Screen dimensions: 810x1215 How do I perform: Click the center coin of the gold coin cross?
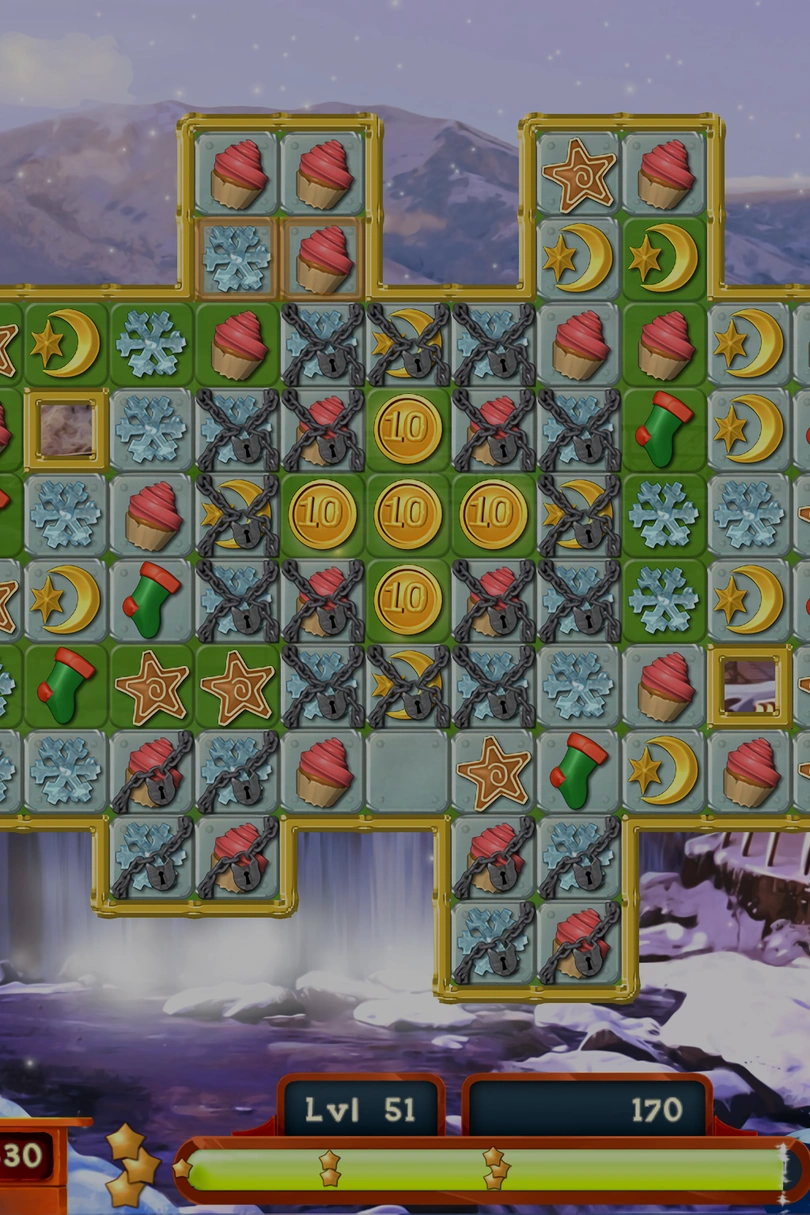click(x=407, y=514)
